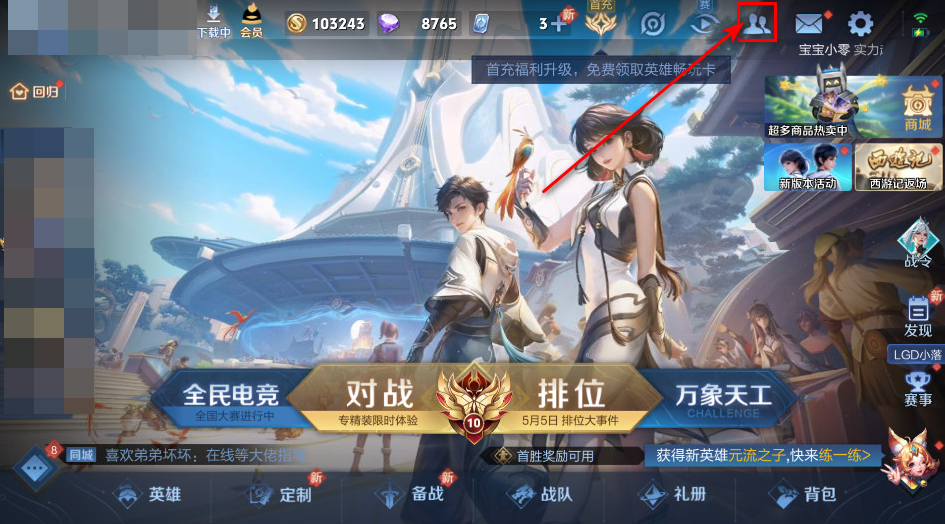The height and width of the screenshot is (524, 945).
Task: Open the 商城 shop
Action: [916, 108]
